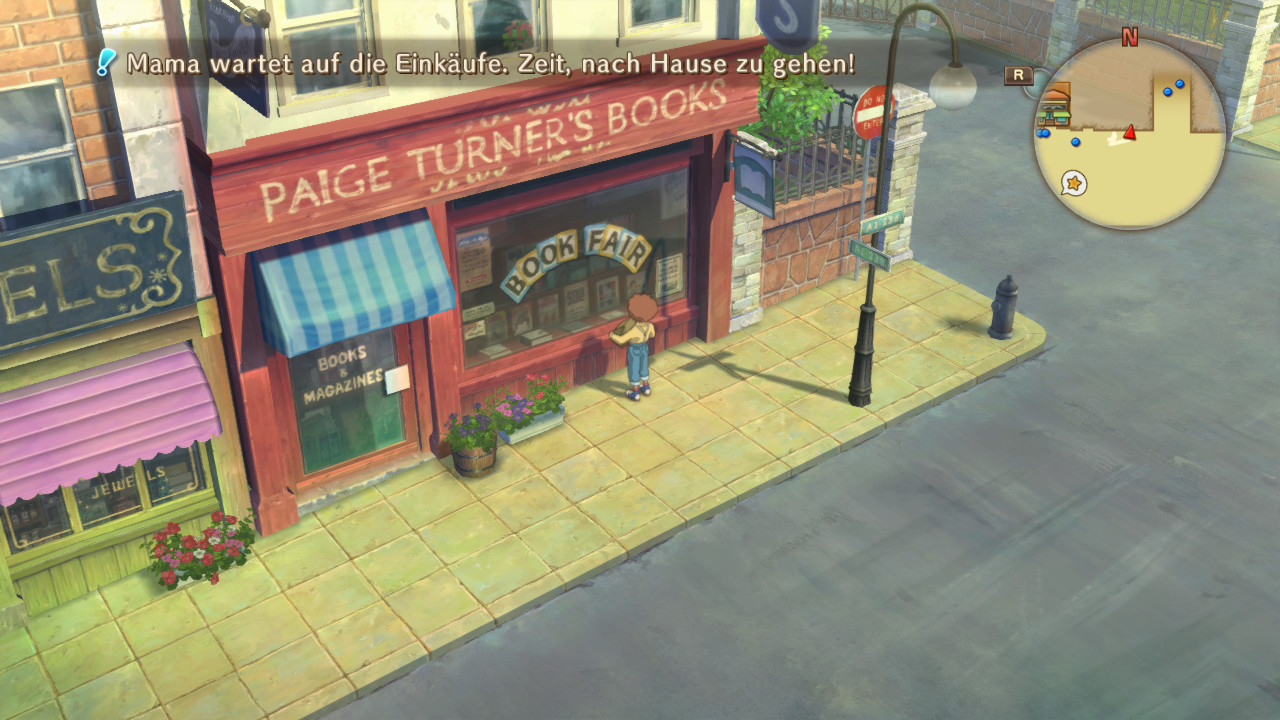1280x720 pixels.
Task: Select the shop building icon on minimap
Action: click(x=1055, y=104)
